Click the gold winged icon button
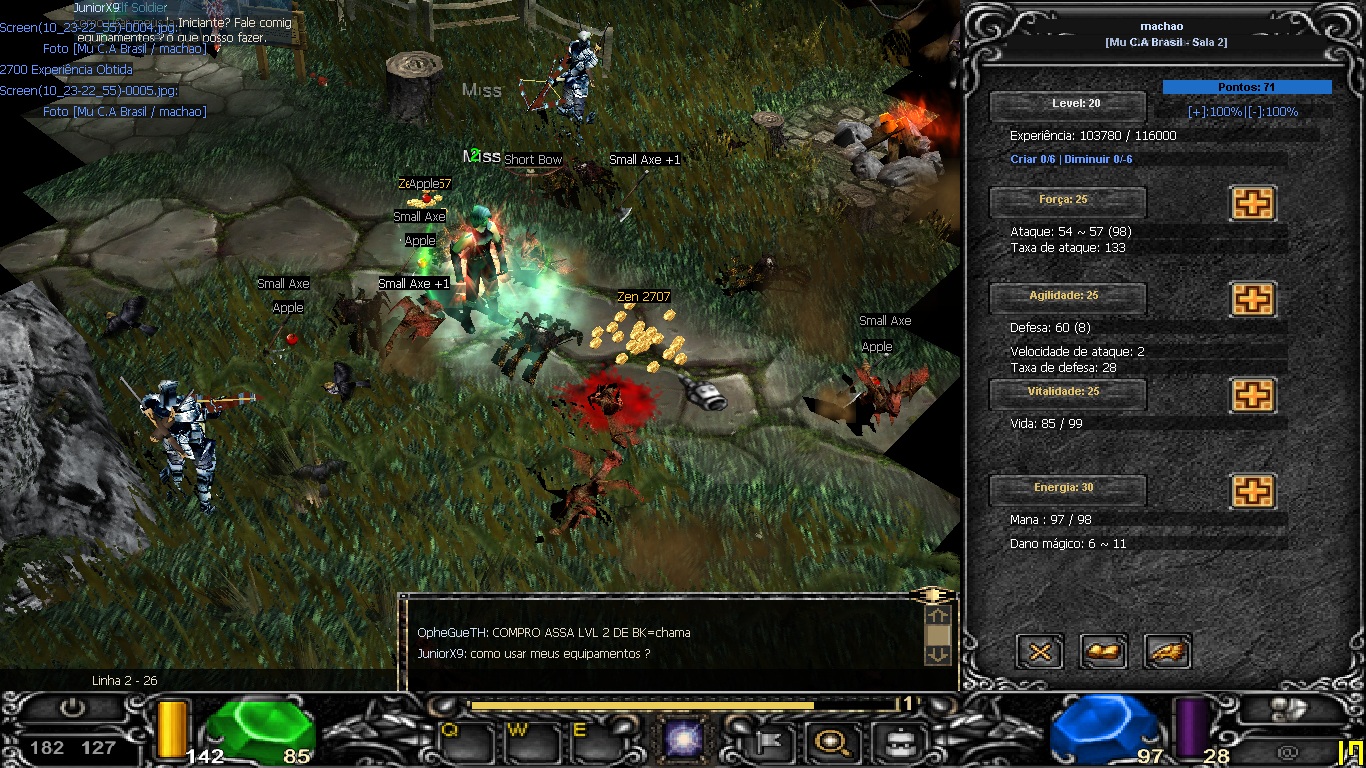 pyautogui.click(x=1167, y=652)
